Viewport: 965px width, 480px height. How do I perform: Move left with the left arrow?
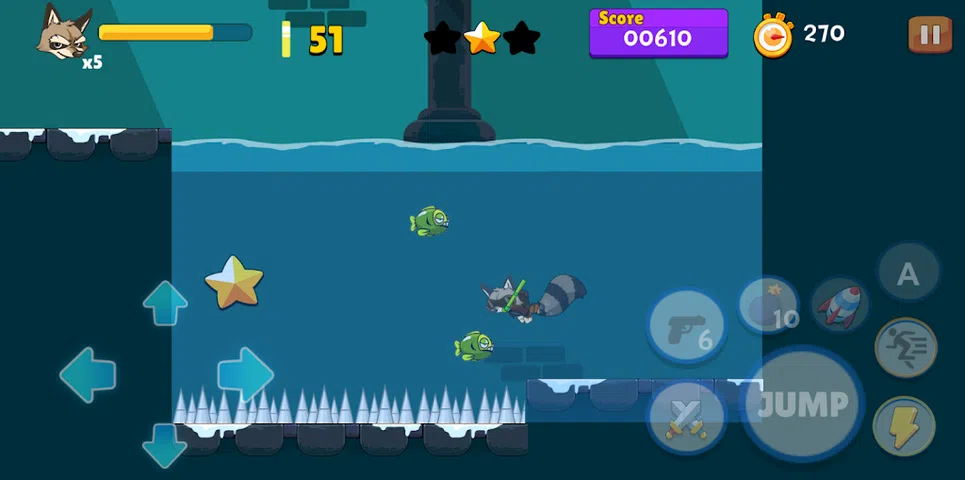pos(88,375)
